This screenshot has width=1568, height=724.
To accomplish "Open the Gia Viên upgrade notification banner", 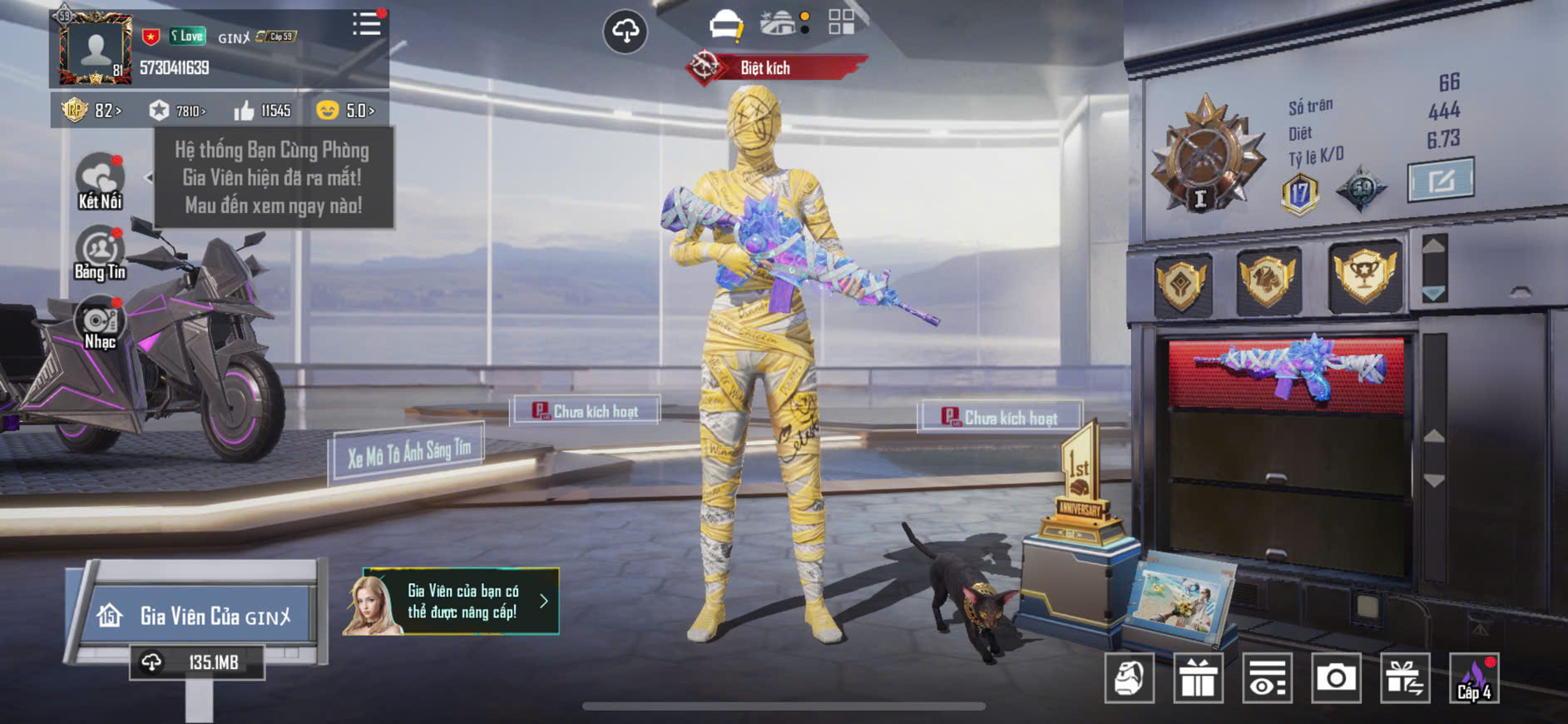I will [x=451, y=602].
